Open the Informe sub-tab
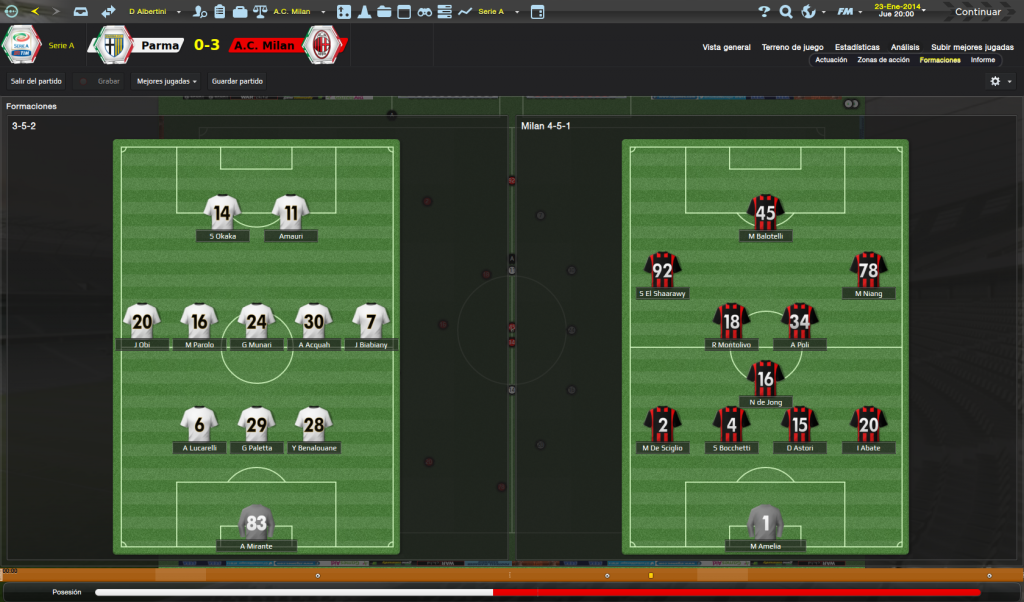 click(983, 60)
